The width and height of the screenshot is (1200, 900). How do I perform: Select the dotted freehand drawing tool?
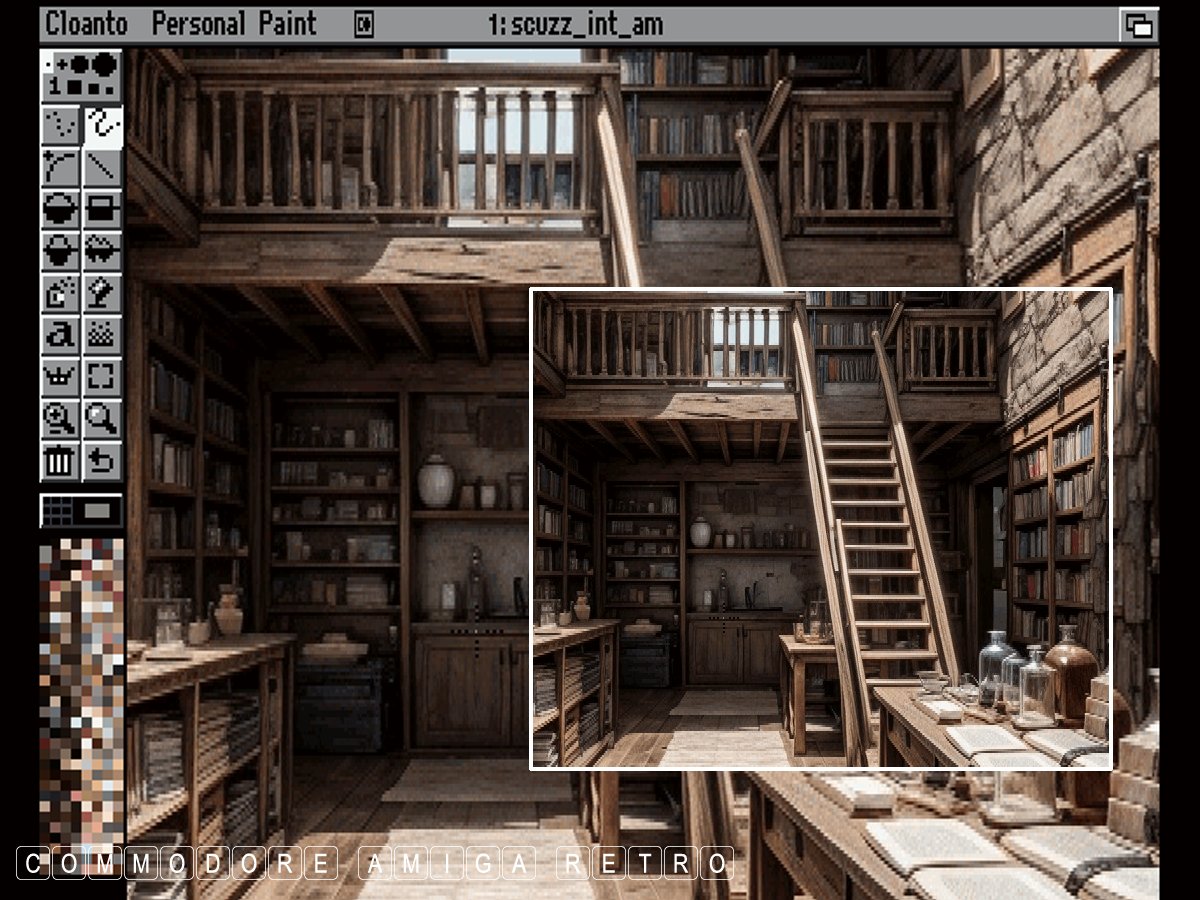click(x=61, y=124)
